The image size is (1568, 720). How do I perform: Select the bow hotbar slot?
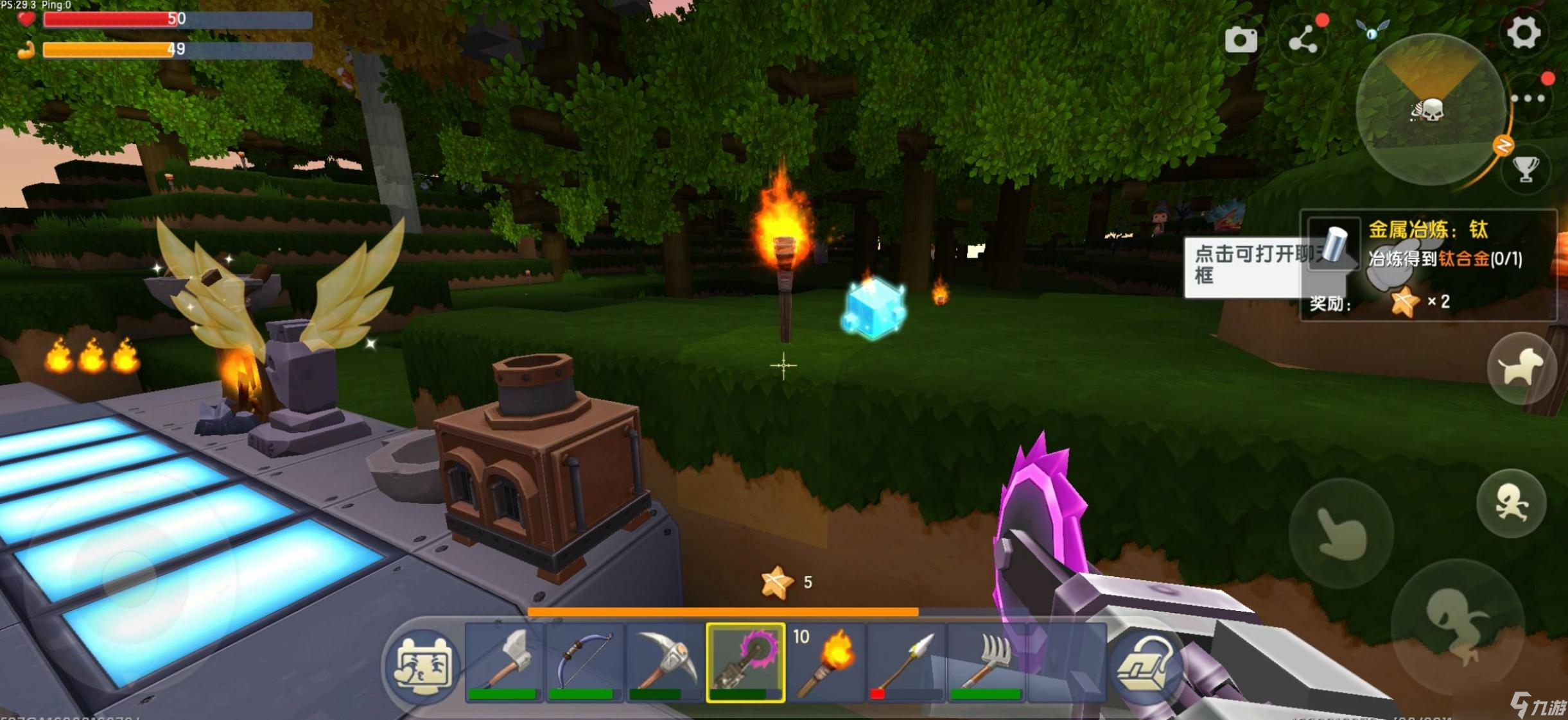(x=584, y=662)
